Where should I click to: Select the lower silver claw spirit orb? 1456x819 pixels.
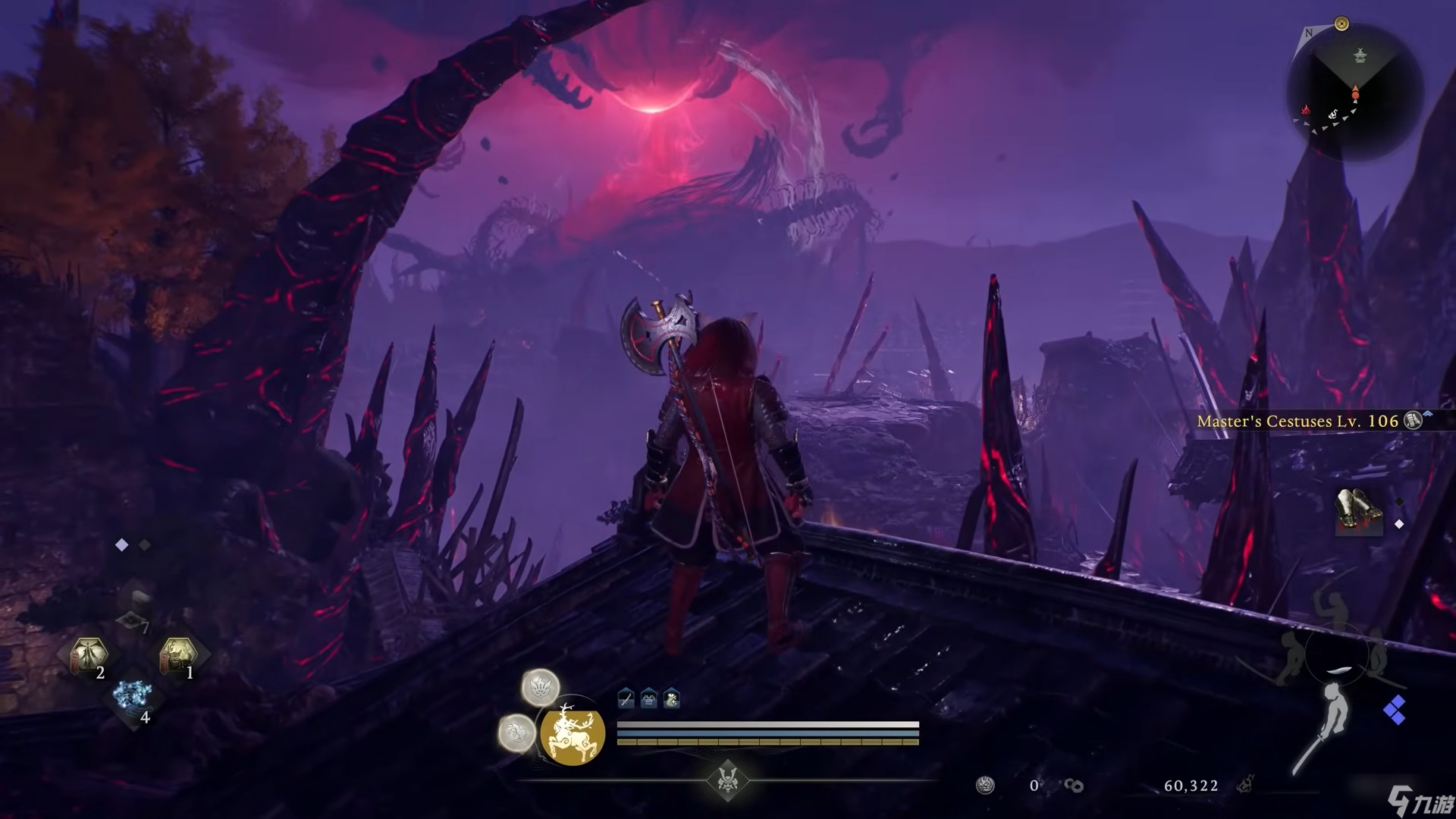pyautogui.click(x=516, y=733)
